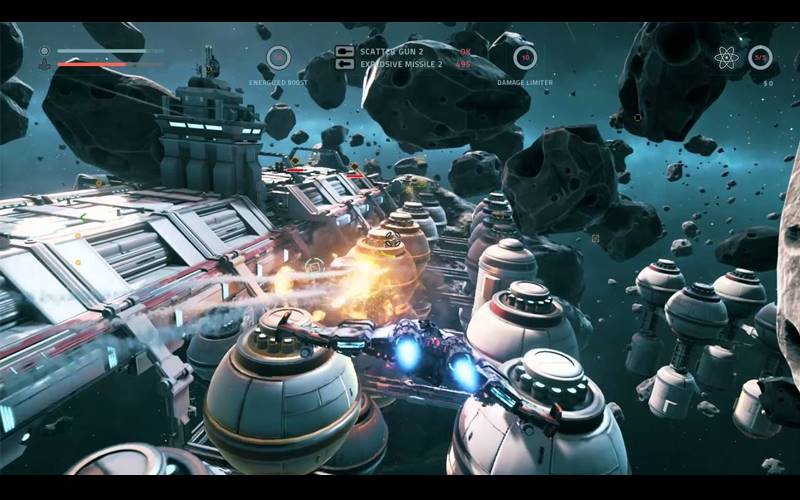
Task: Click the atom device icon
Action: (727, 58)
